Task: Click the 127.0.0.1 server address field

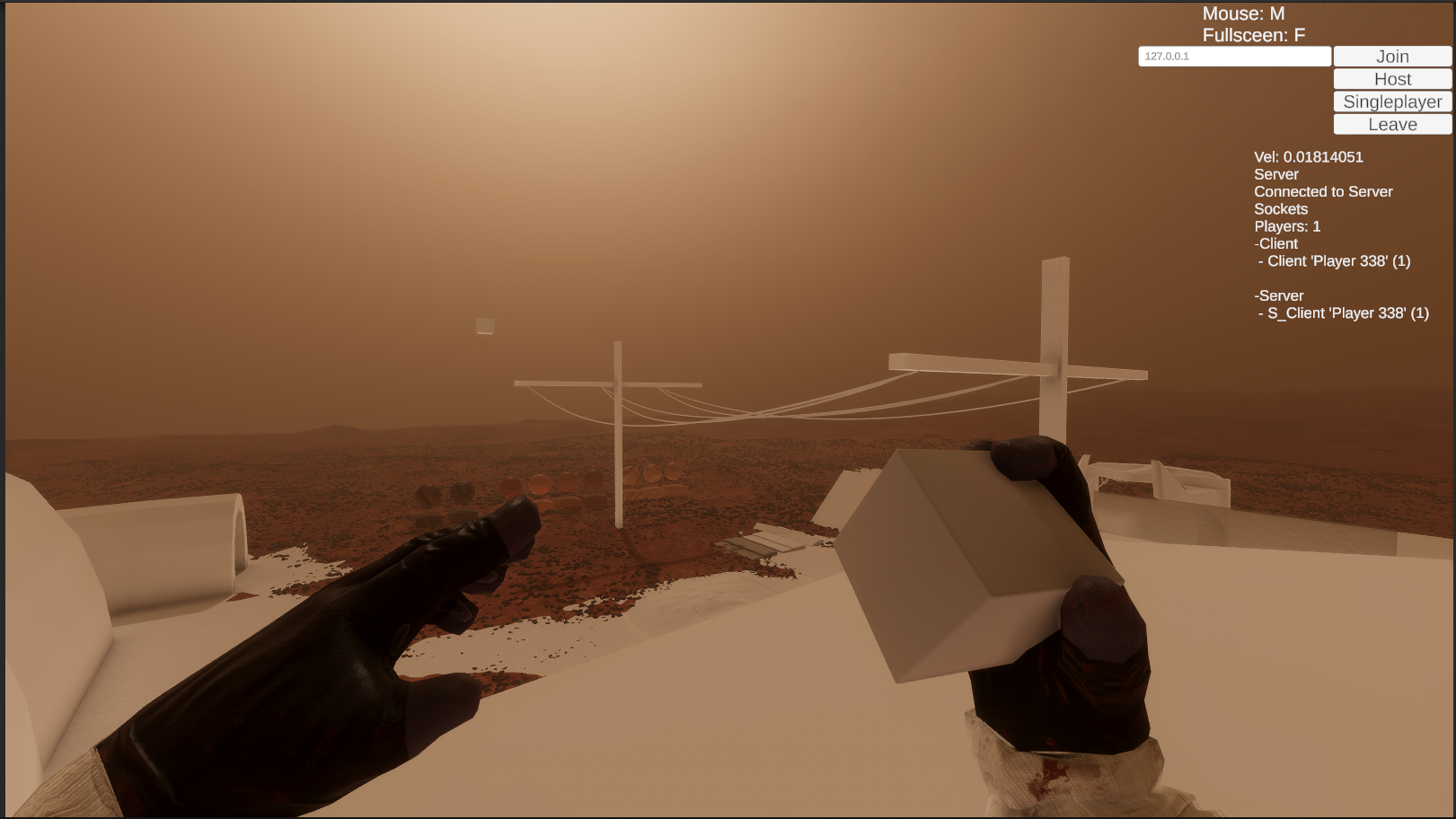Action: point(1235,56)
